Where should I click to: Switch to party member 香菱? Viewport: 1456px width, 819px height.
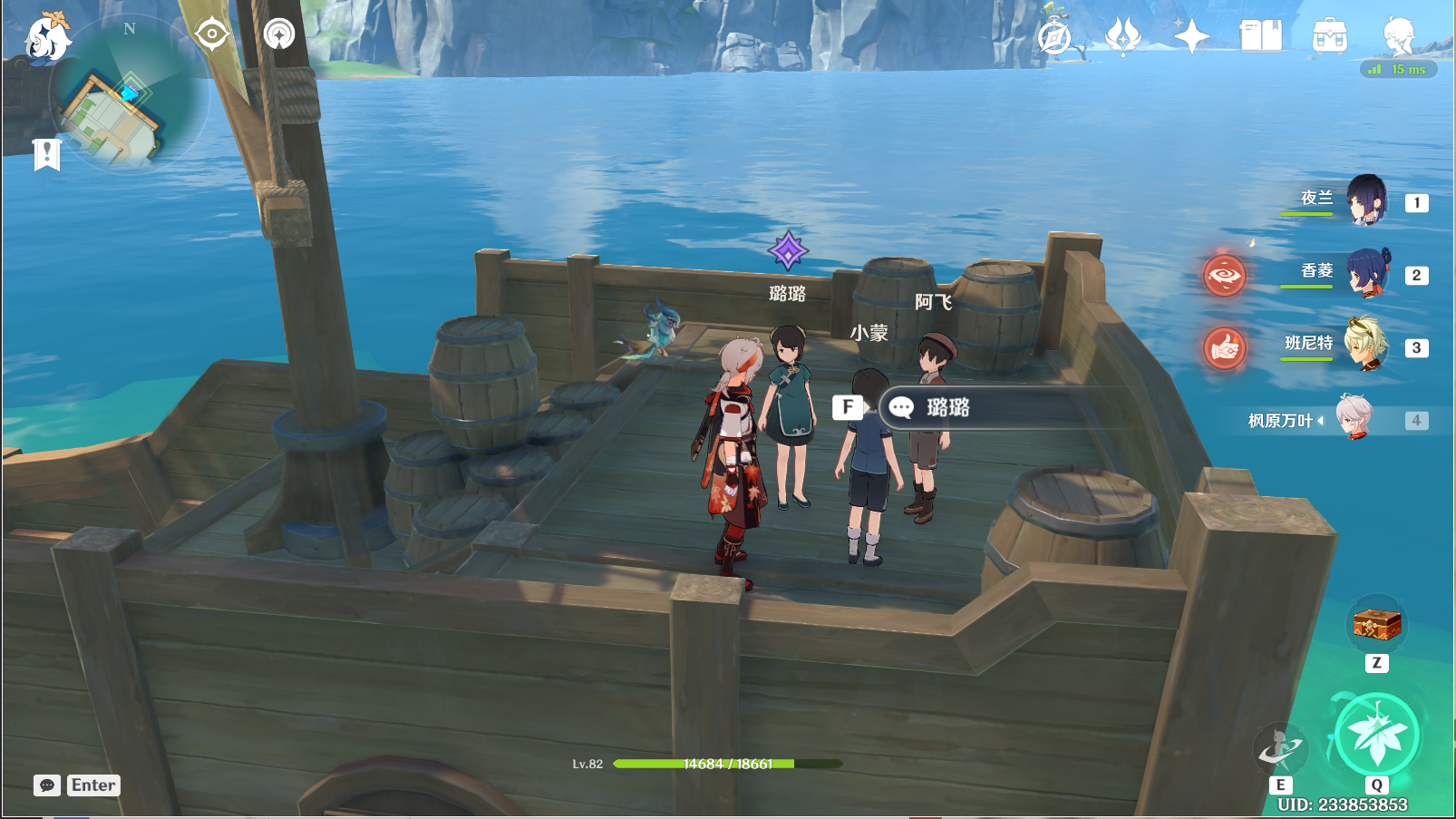(x=1364, y=273)
